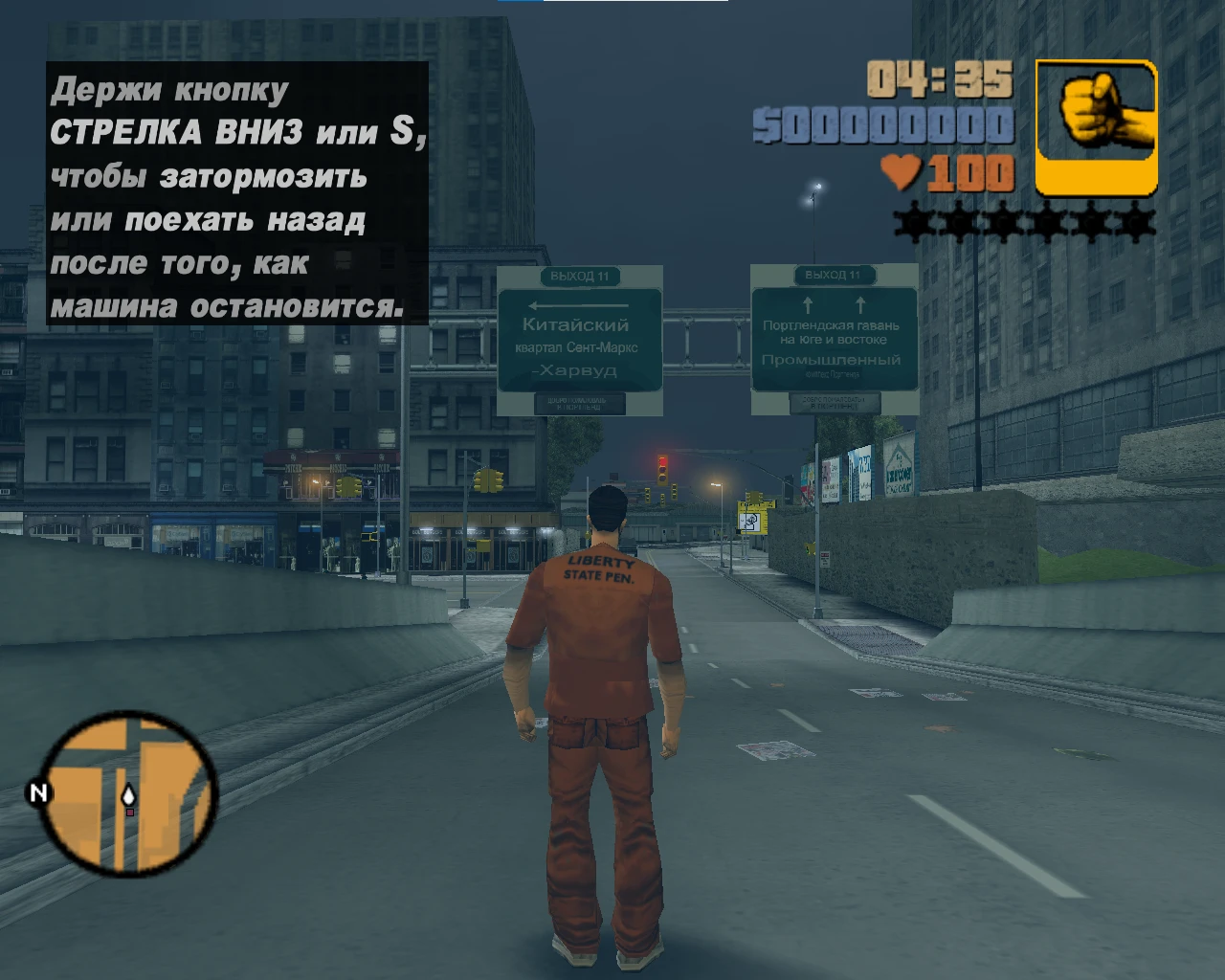
Task: Toggle the $00000000 money display
Action: click(x=882, y=125)
